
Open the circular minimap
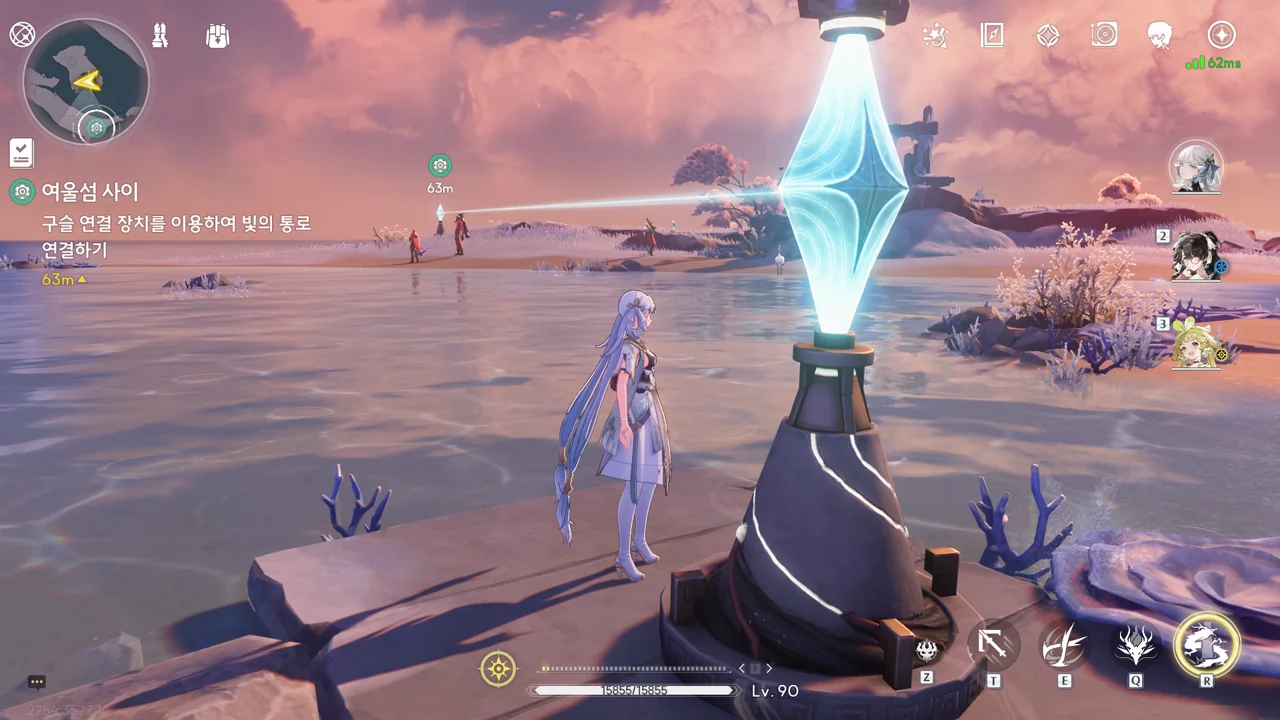86,81
